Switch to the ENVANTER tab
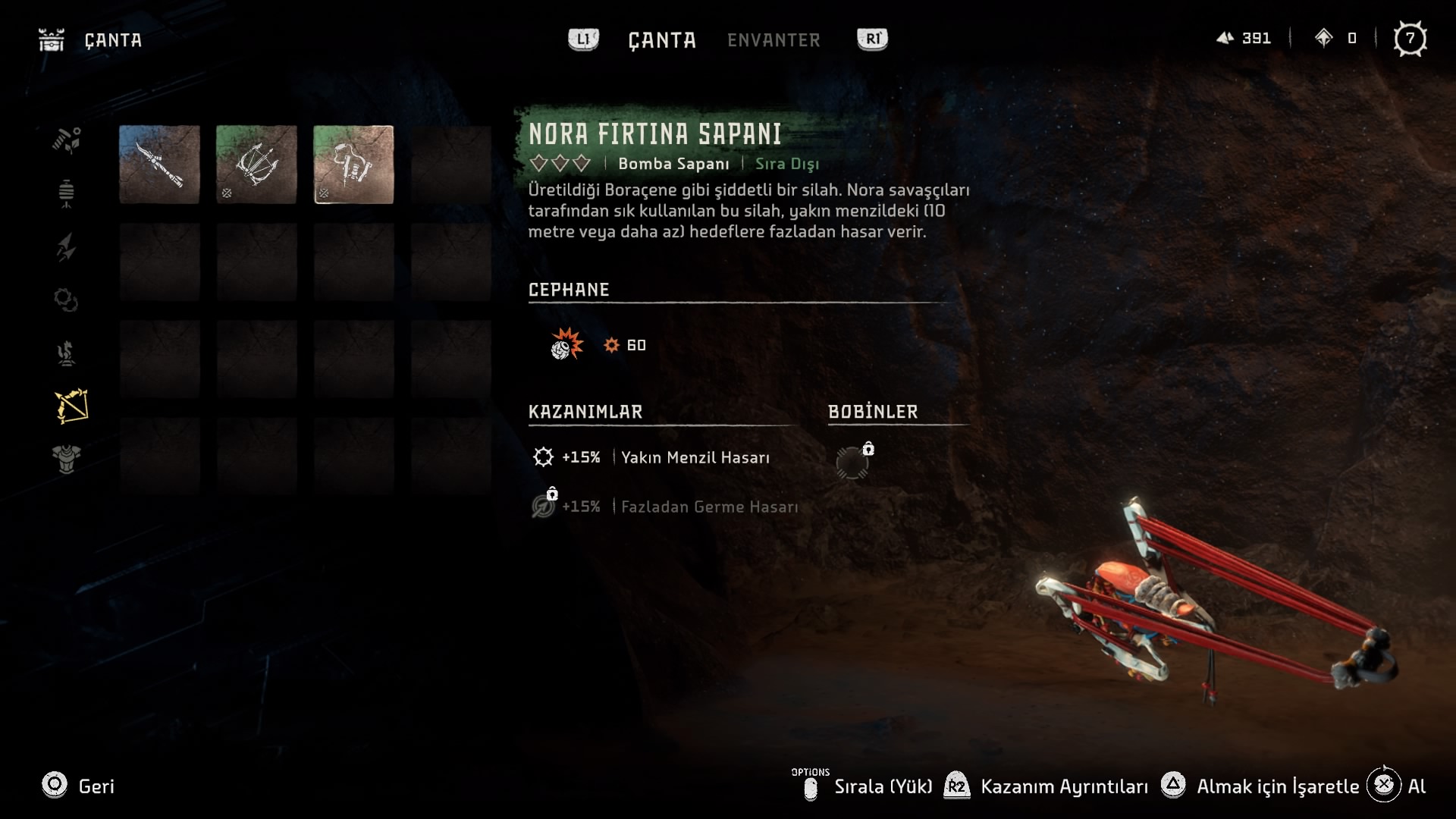 click(x=773, y=40)
